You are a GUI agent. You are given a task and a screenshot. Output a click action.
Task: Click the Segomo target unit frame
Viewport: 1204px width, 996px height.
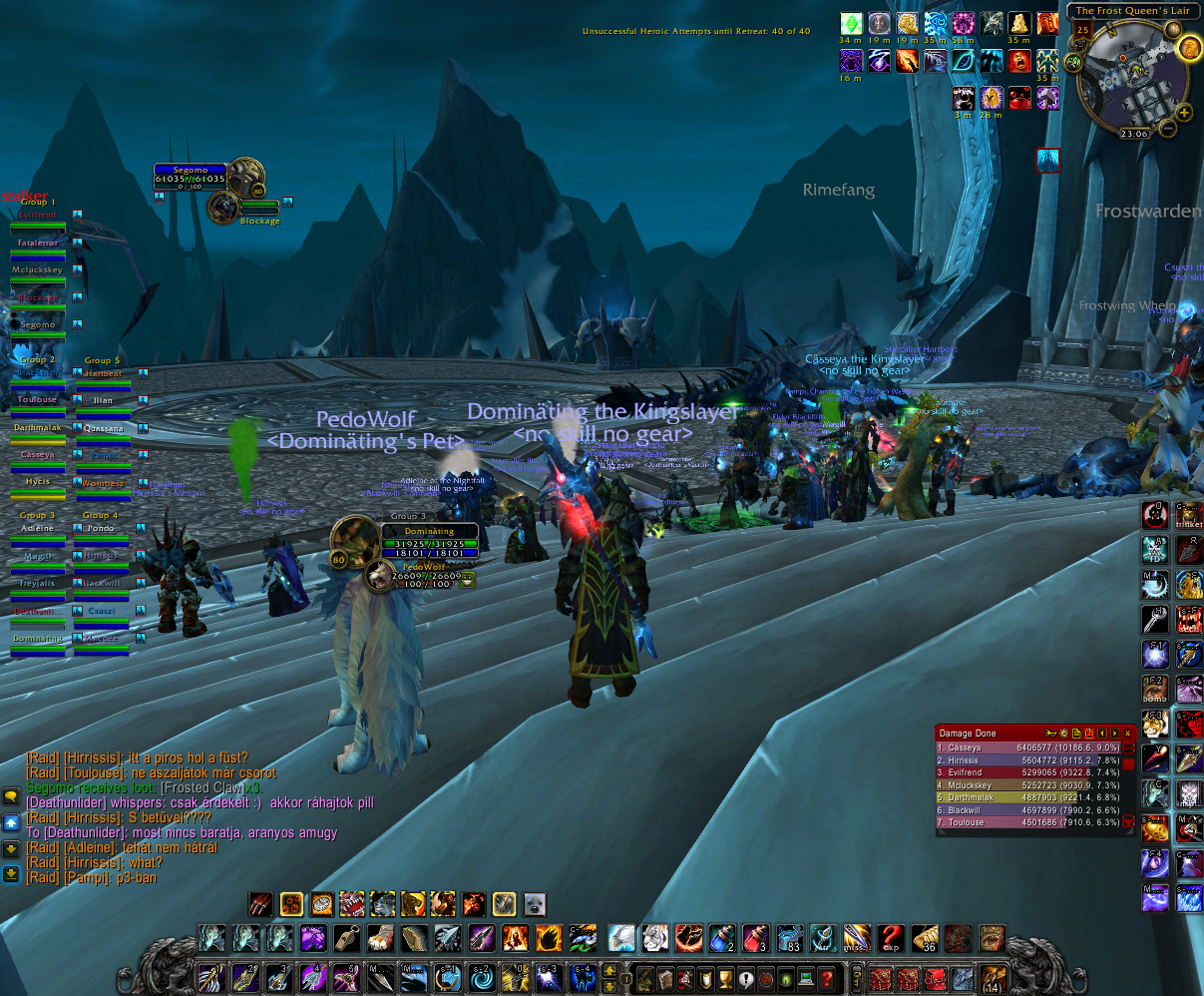pyautogui.click(x=190, y=176)
